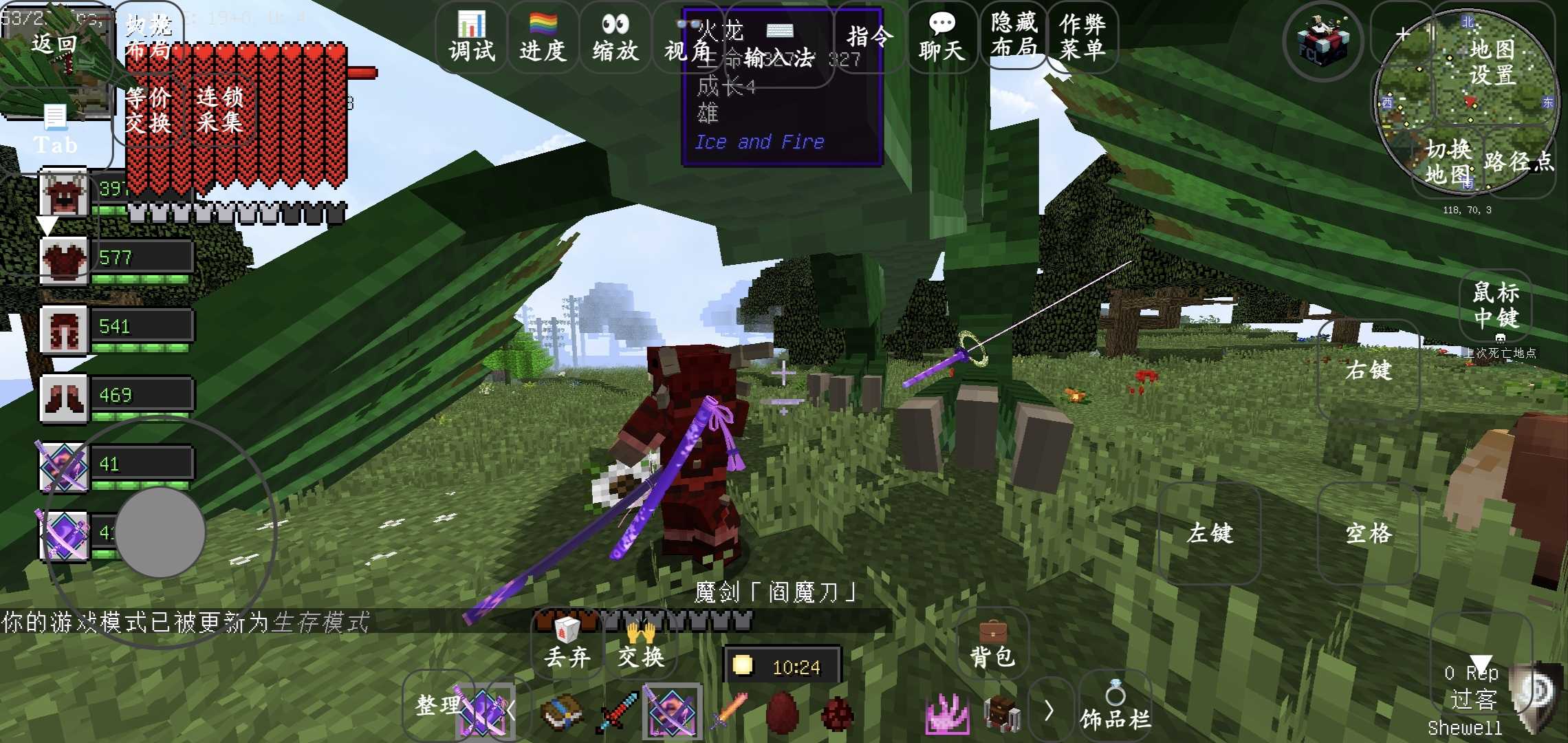Open the 背包 inventory button
Image resolution: width=1568 pixels, height=743 pixels.
point(992,645)
